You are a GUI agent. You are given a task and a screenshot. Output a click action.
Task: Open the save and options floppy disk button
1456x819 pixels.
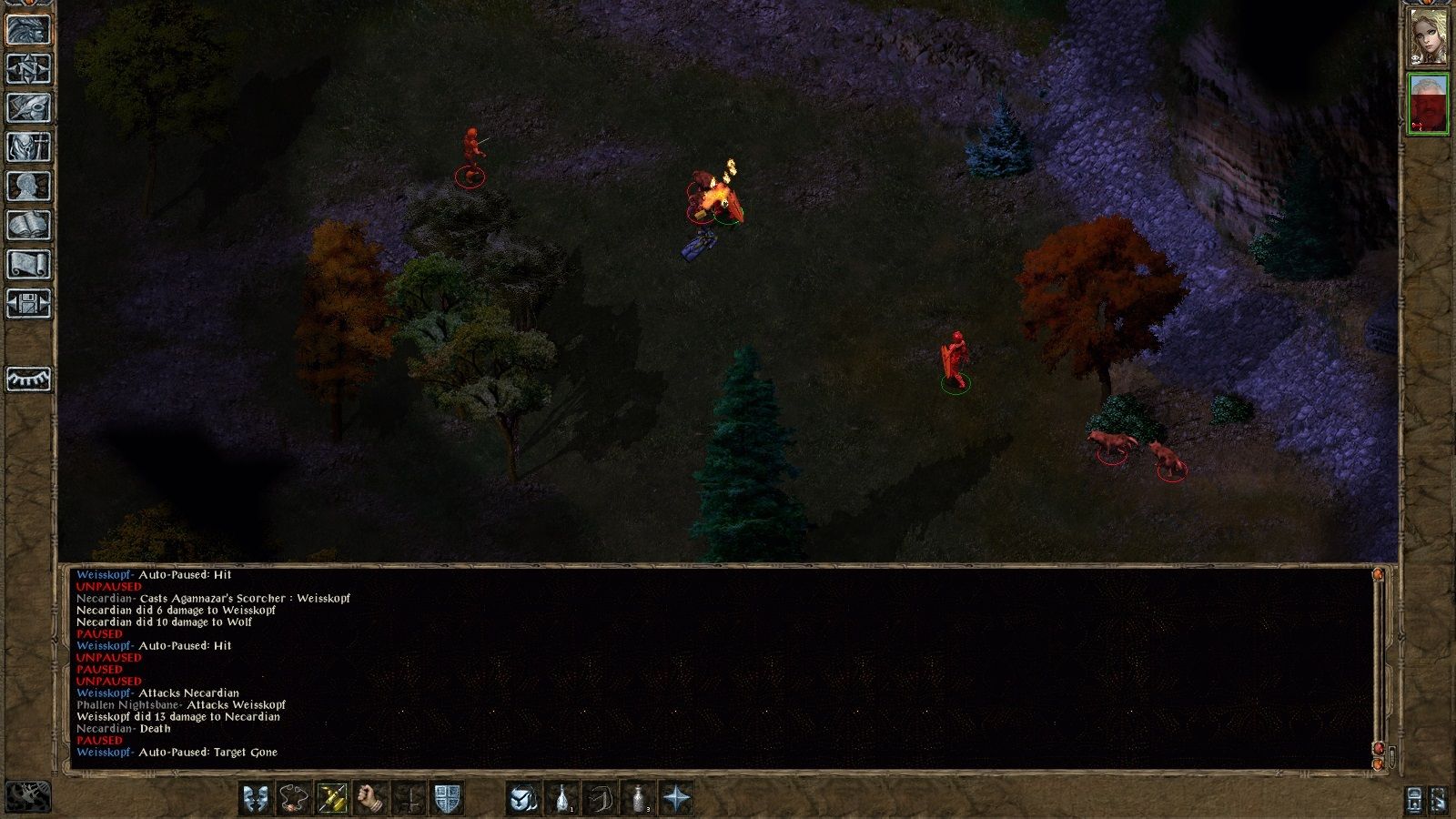tap(28, 304)
